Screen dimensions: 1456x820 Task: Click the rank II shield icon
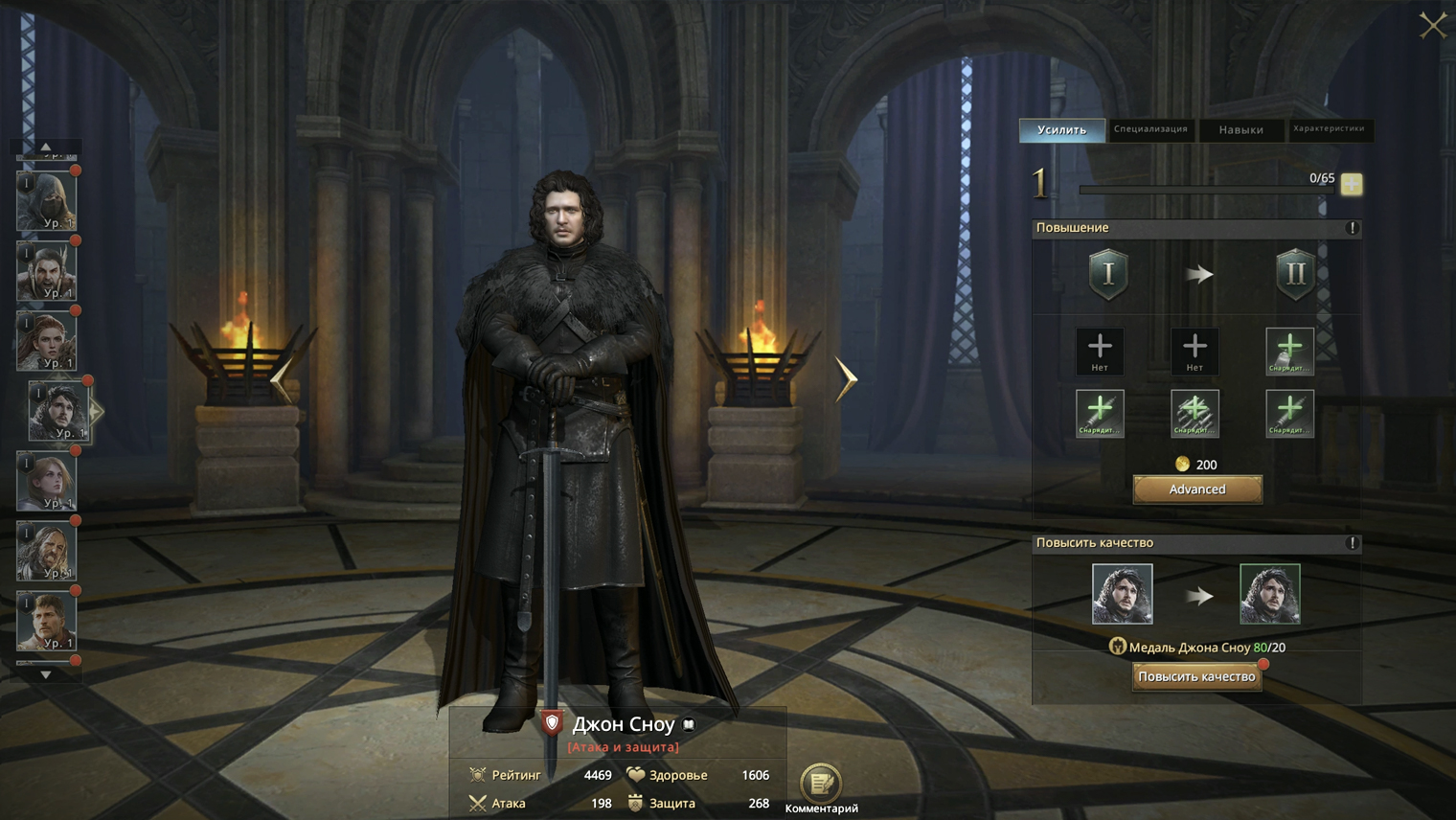pyautogui.click(x=1294, y=275)
